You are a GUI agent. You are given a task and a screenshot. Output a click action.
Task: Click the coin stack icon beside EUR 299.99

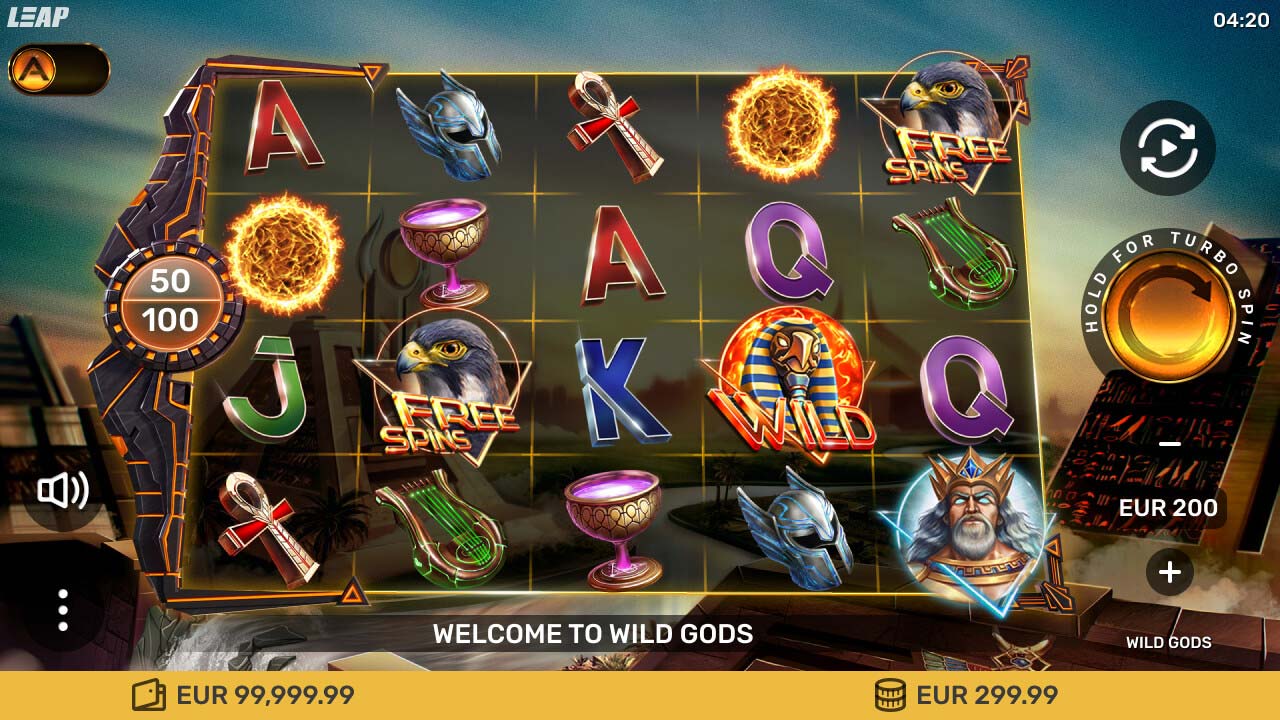(x=888, y=693)
